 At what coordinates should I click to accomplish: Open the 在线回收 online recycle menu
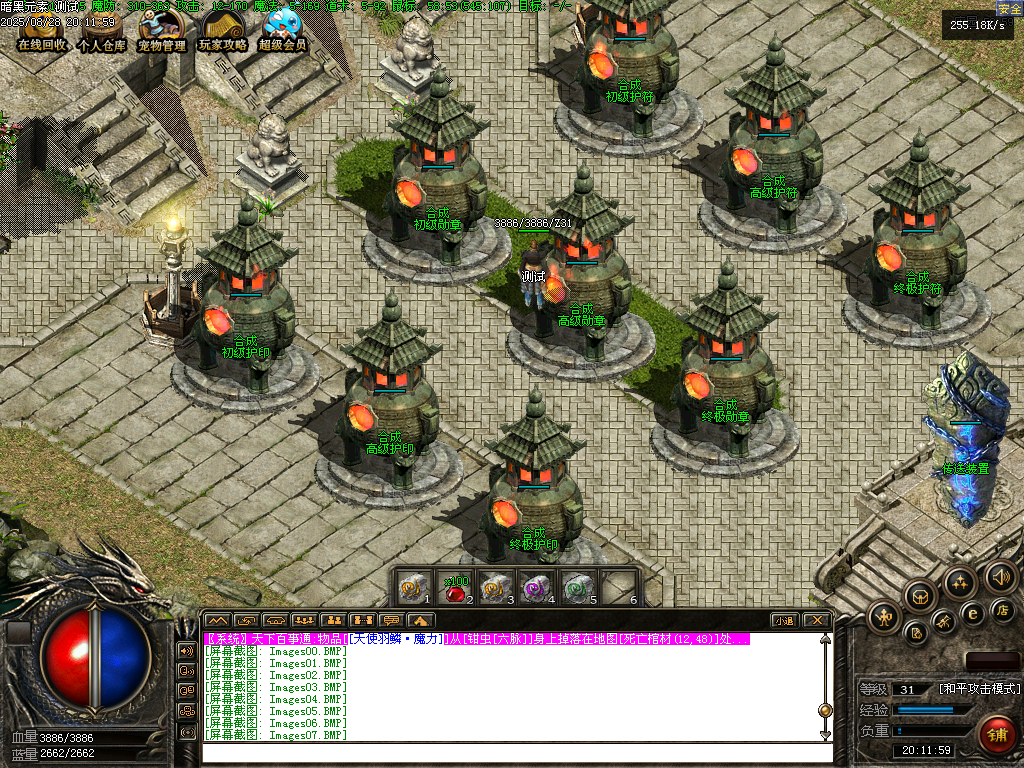(x=42, y=32)
